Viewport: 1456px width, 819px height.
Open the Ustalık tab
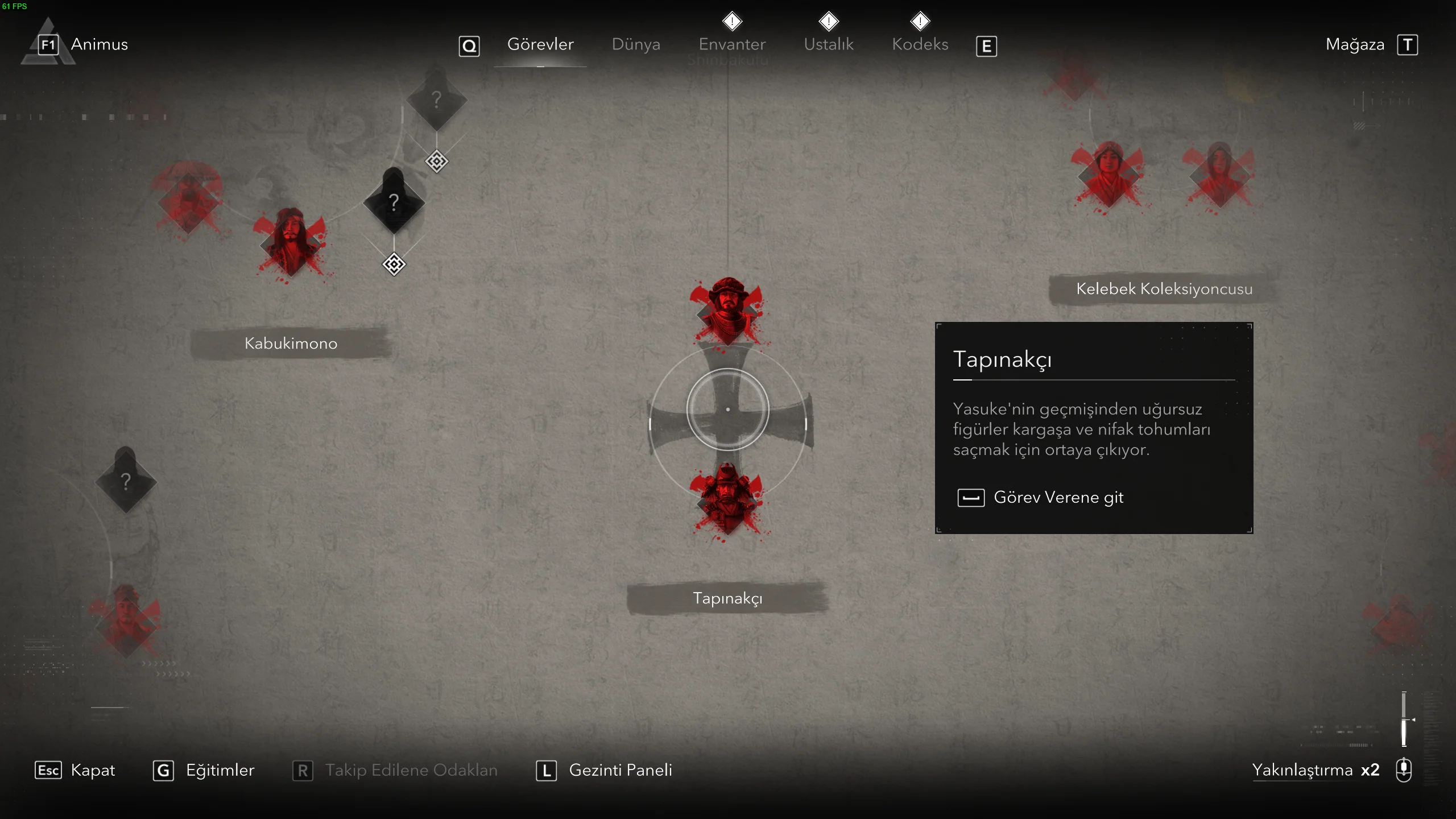pos(829,44)
